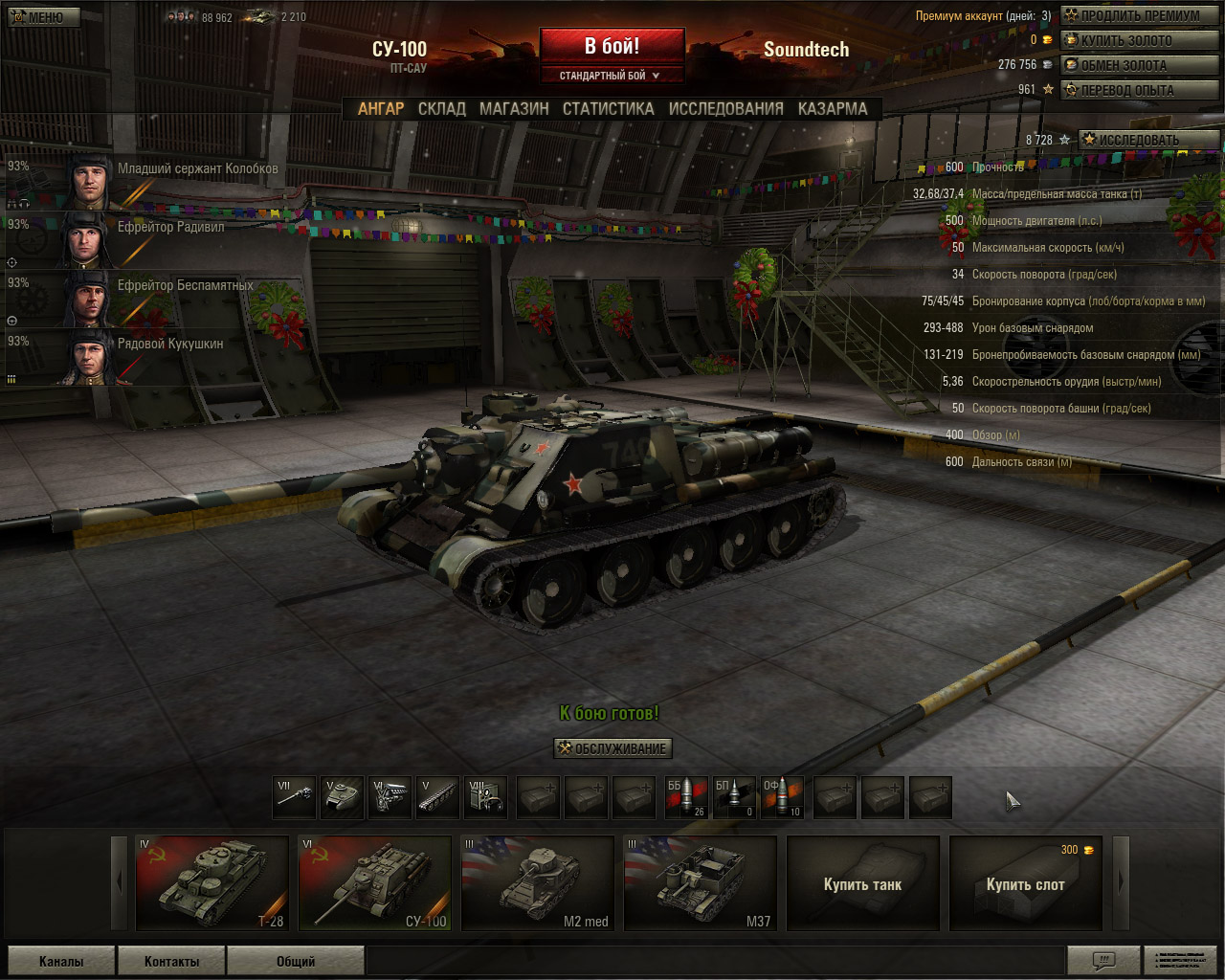Select the T-28 tank in the carousel
Viewport: 1225px width, 980px height.
[212, 883]
